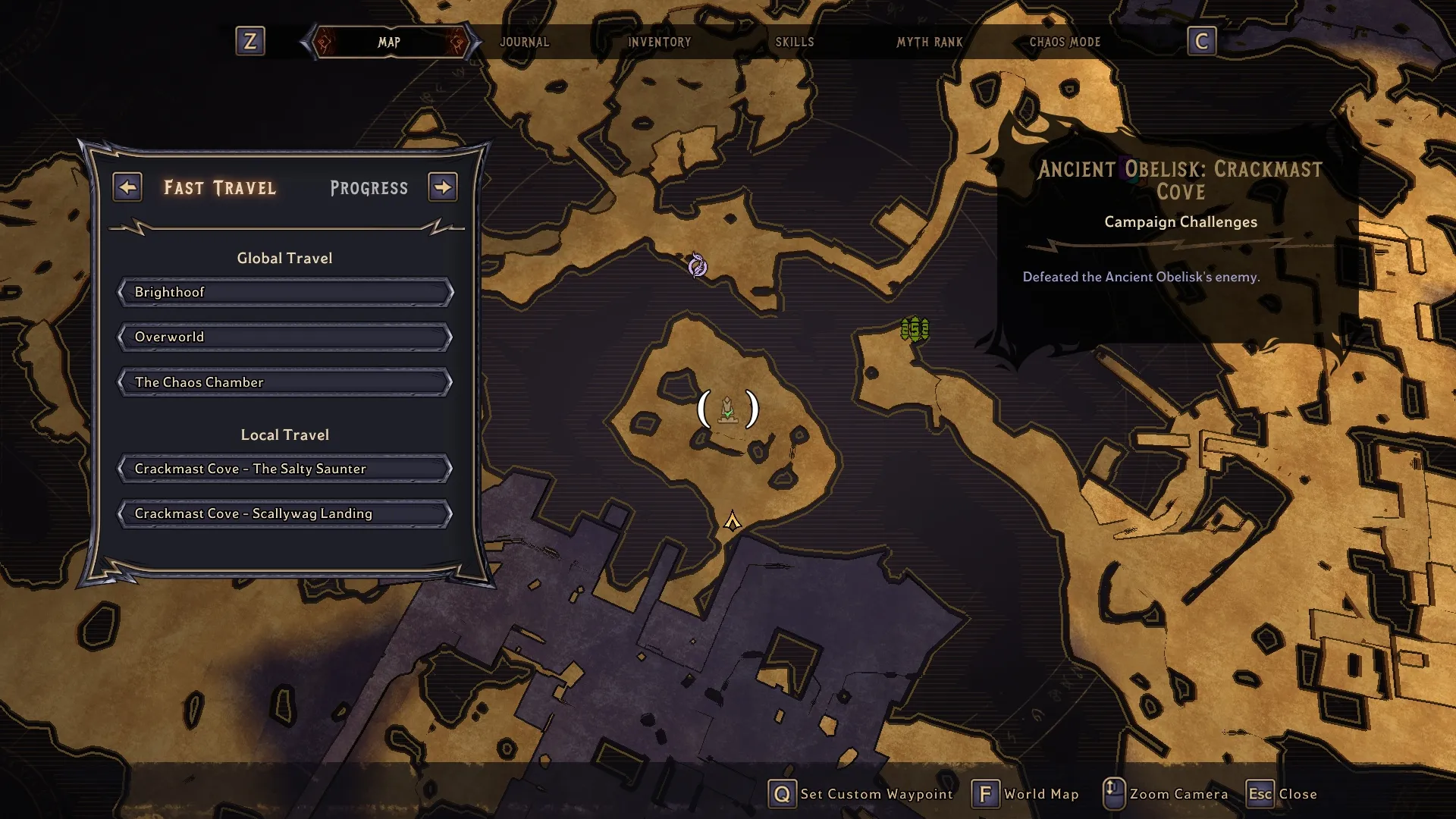
Task: Select Crackmast Cove - The Salty Saunter
Action: [285, 469]
